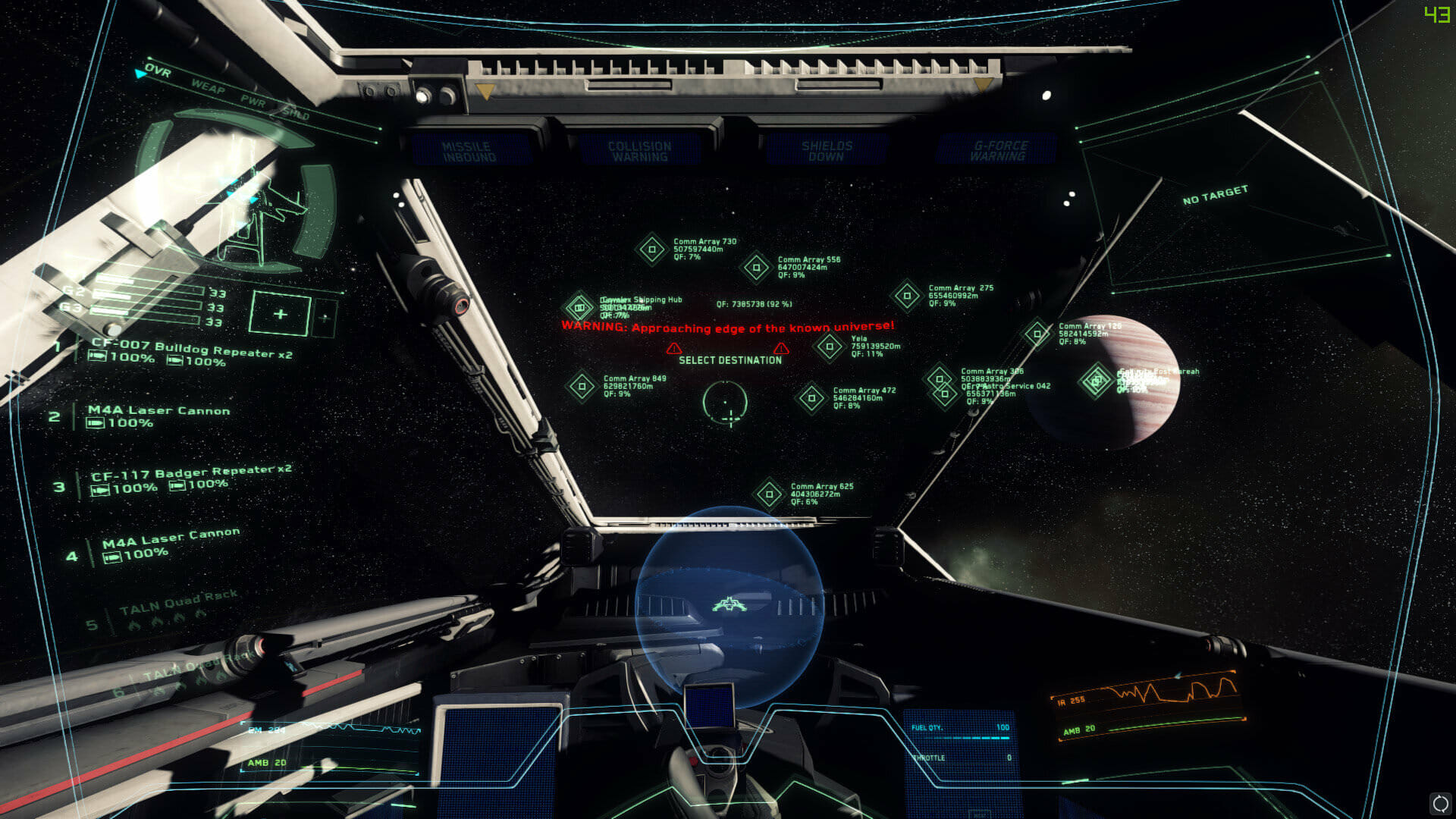1456x819 pixels.
Task: Select the Comm Array 126 marker
Action: click(1037, 334)
